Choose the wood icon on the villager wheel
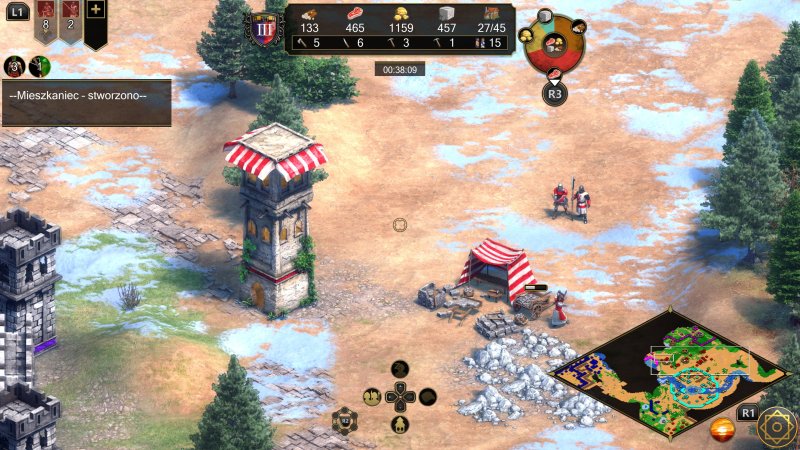Viewport: 800px width, 450px height. tap(578, 27)
